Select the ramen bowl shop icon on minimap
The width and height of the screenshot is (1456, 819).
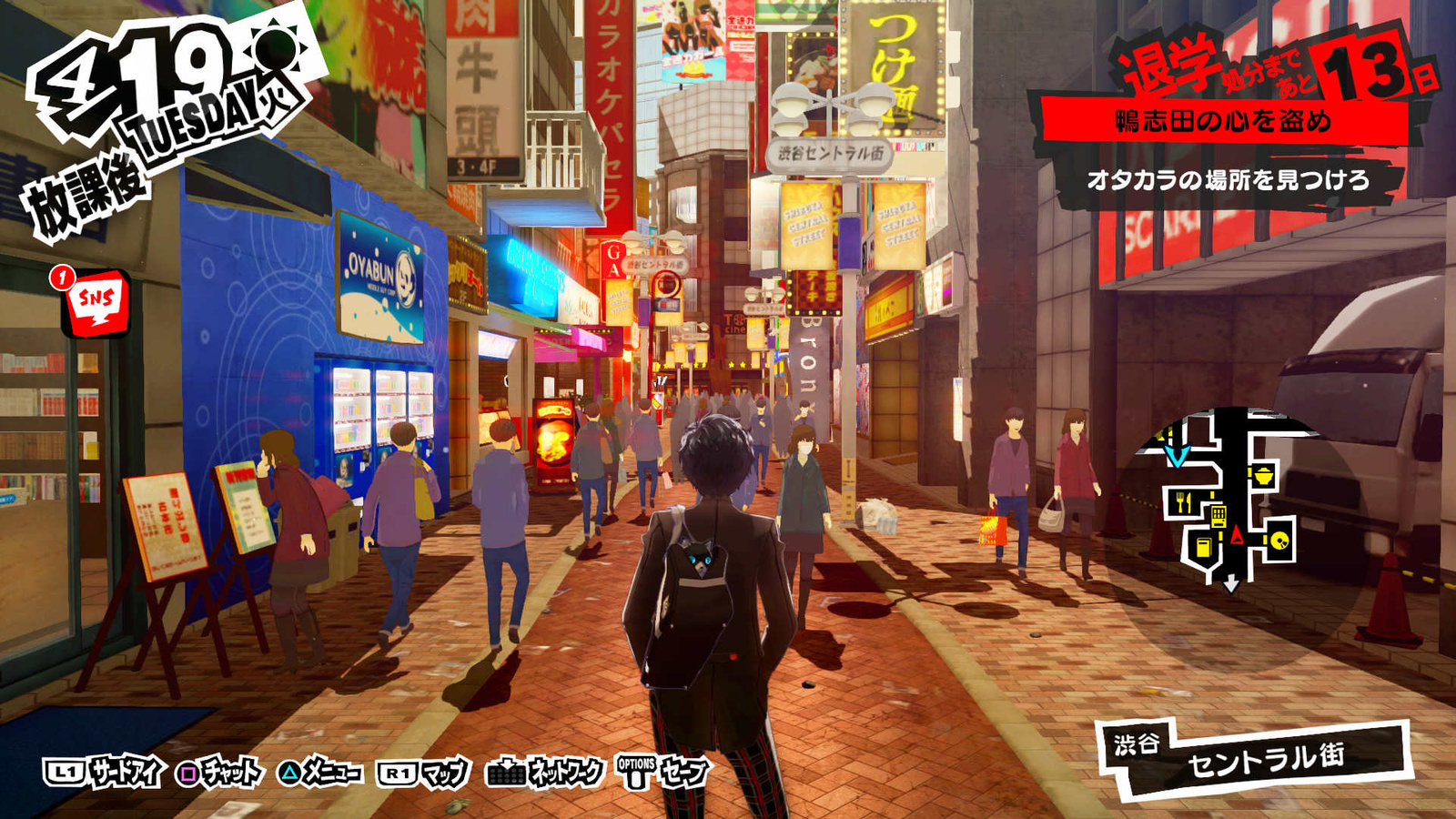click(1262, 475)
